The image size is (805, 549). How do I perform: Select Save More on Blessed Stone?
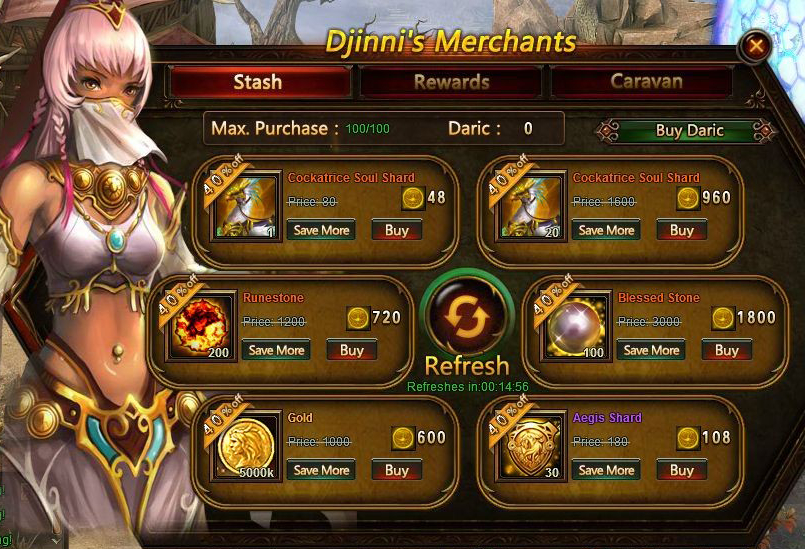click(651, 350)
